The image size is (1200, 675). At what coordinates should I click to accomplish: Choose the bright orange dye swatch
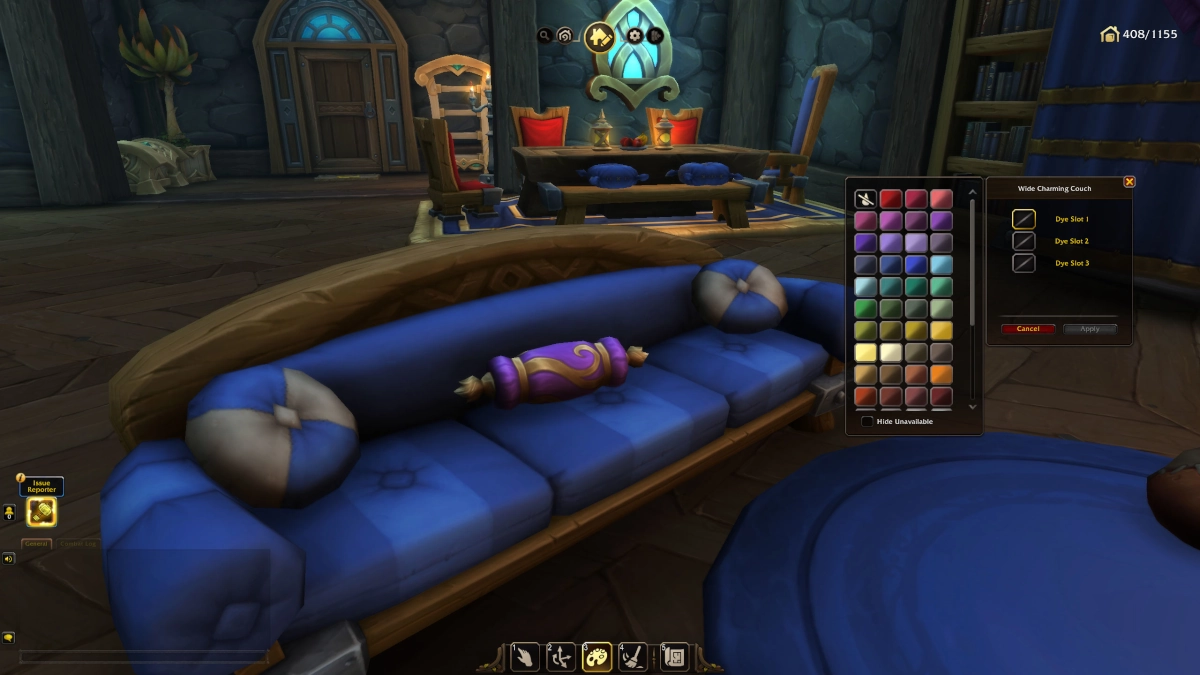[x=941, y=375]
